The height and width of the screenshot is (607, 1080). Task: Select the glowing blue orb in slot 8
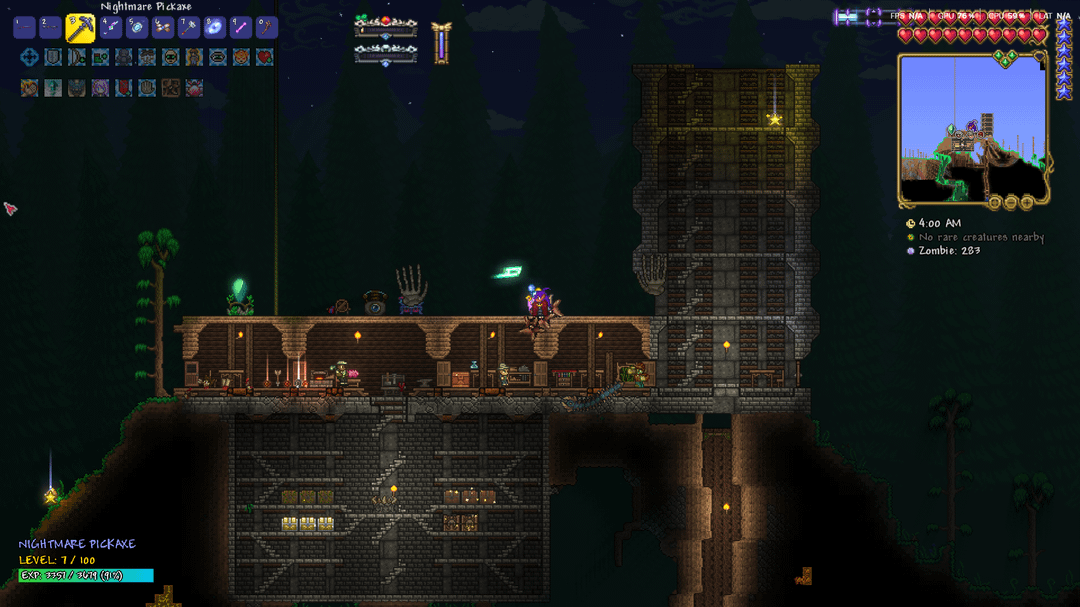click(x=214, y=28)
